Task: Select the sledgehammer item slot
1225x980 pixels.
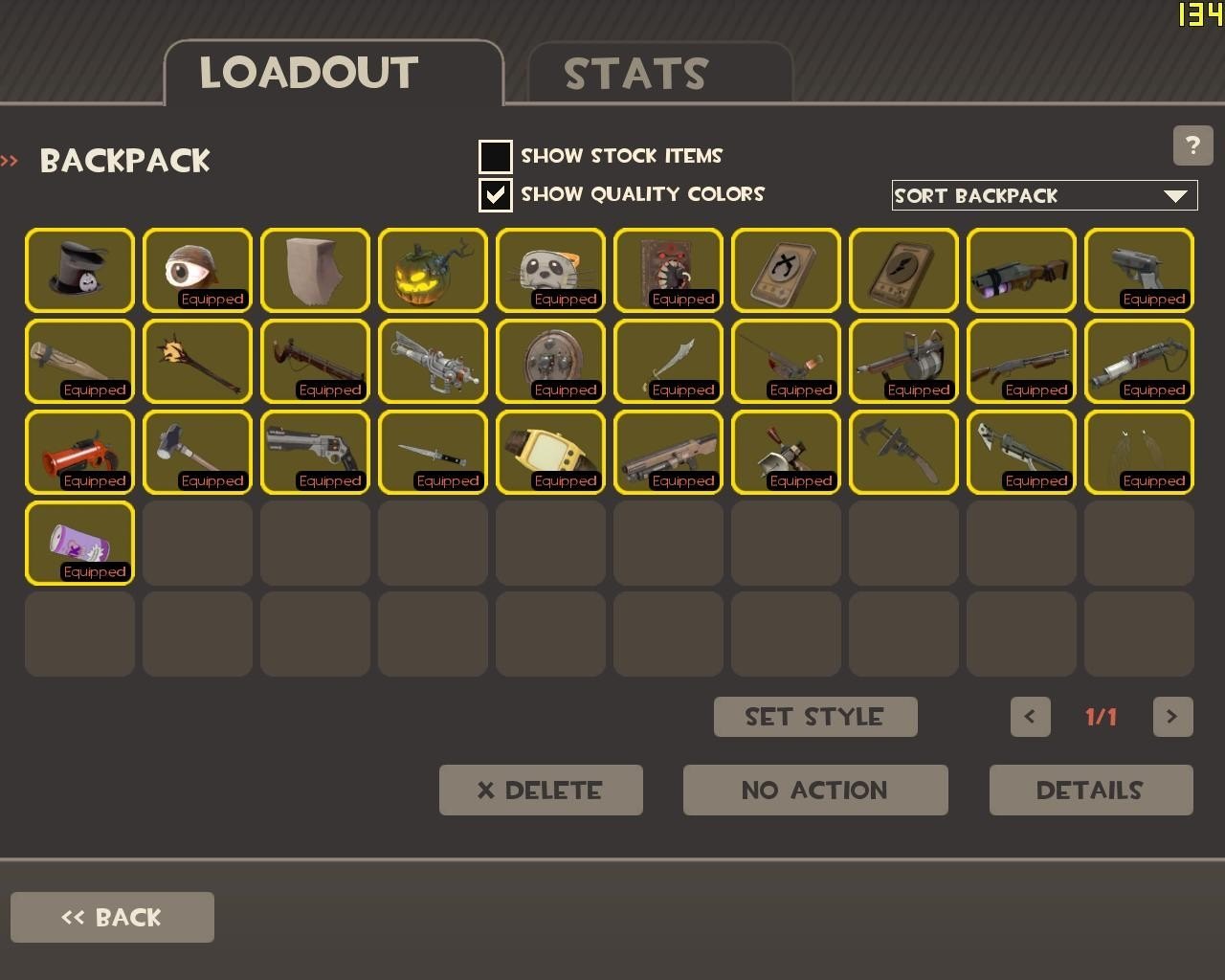Action: point(197,452)
